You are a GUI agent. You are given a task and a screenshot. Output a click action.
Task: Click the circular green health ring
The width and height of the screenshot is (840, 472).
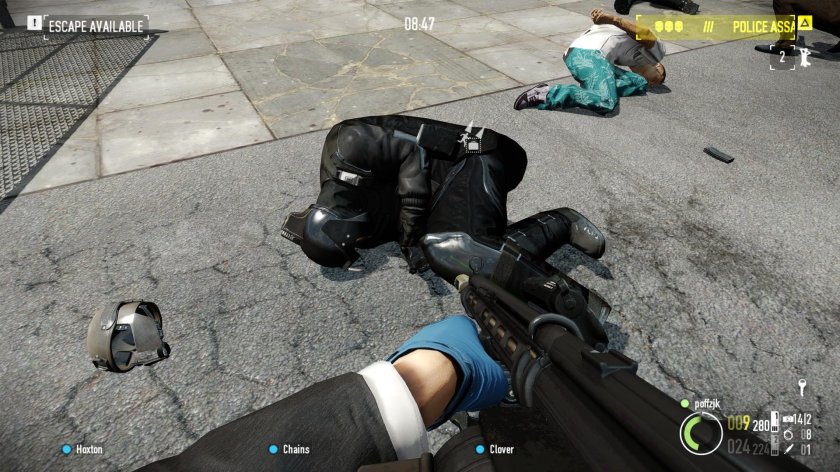701,433
